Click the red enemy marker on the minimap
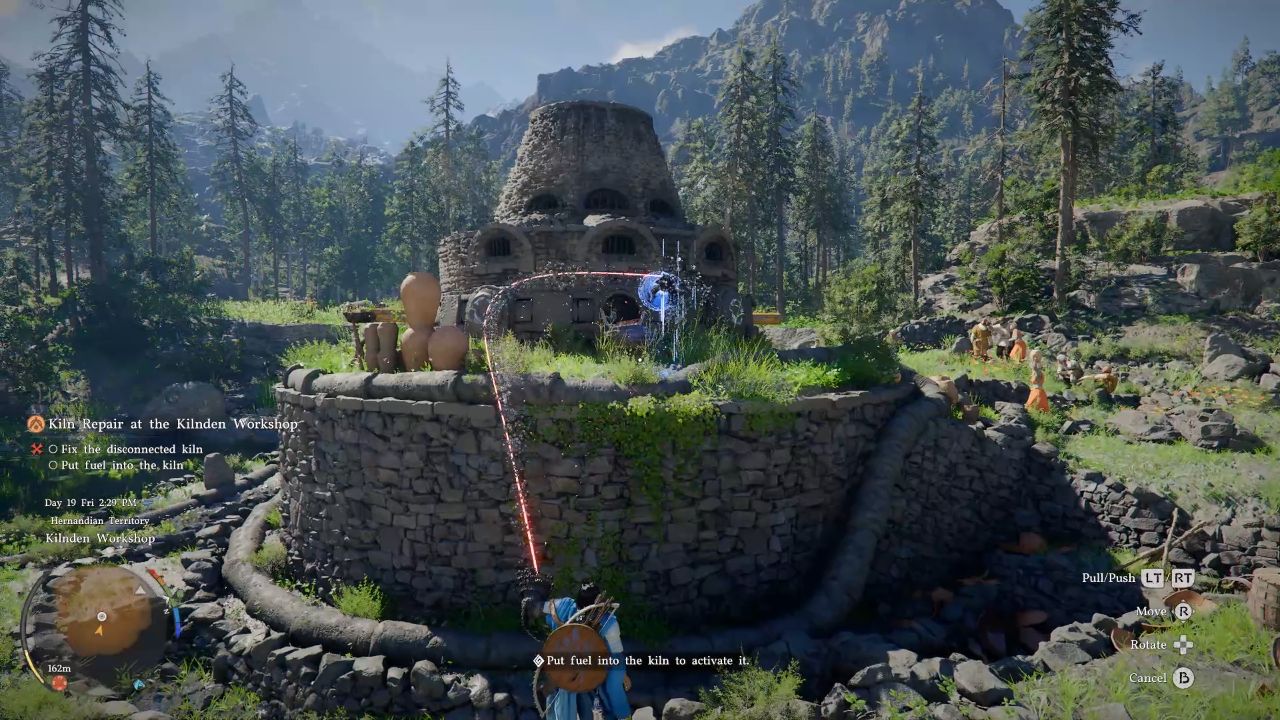1280x720 pixels. 59,683
